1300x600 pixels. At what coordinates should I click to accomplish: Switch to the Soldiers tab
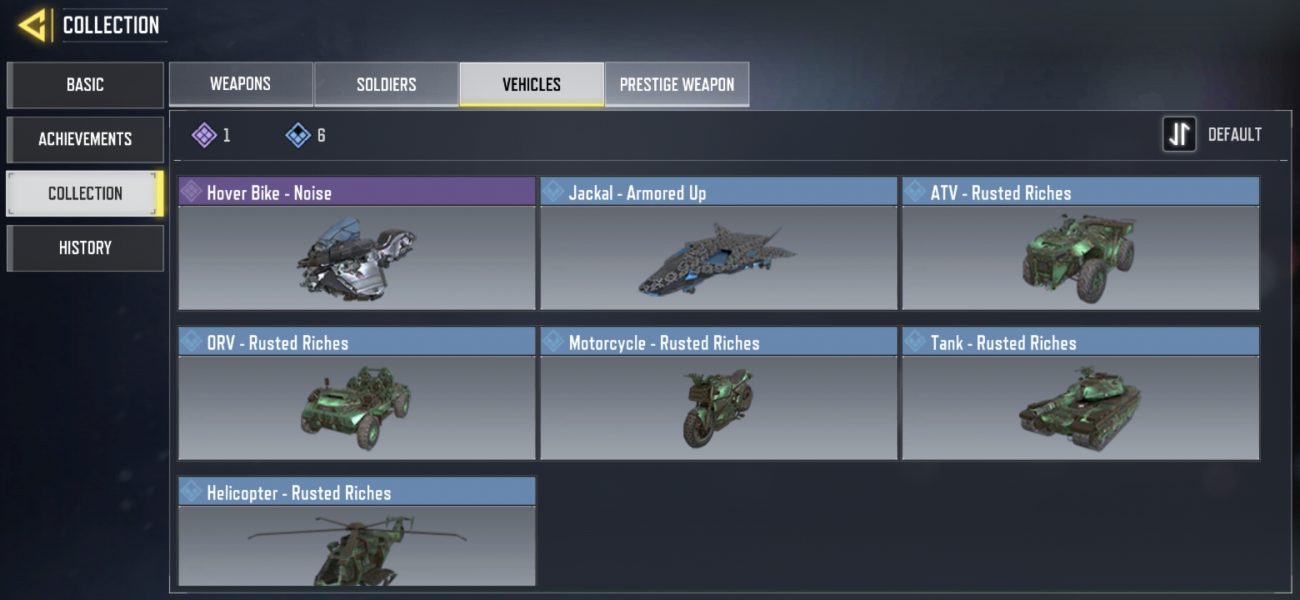coord(386,84)
